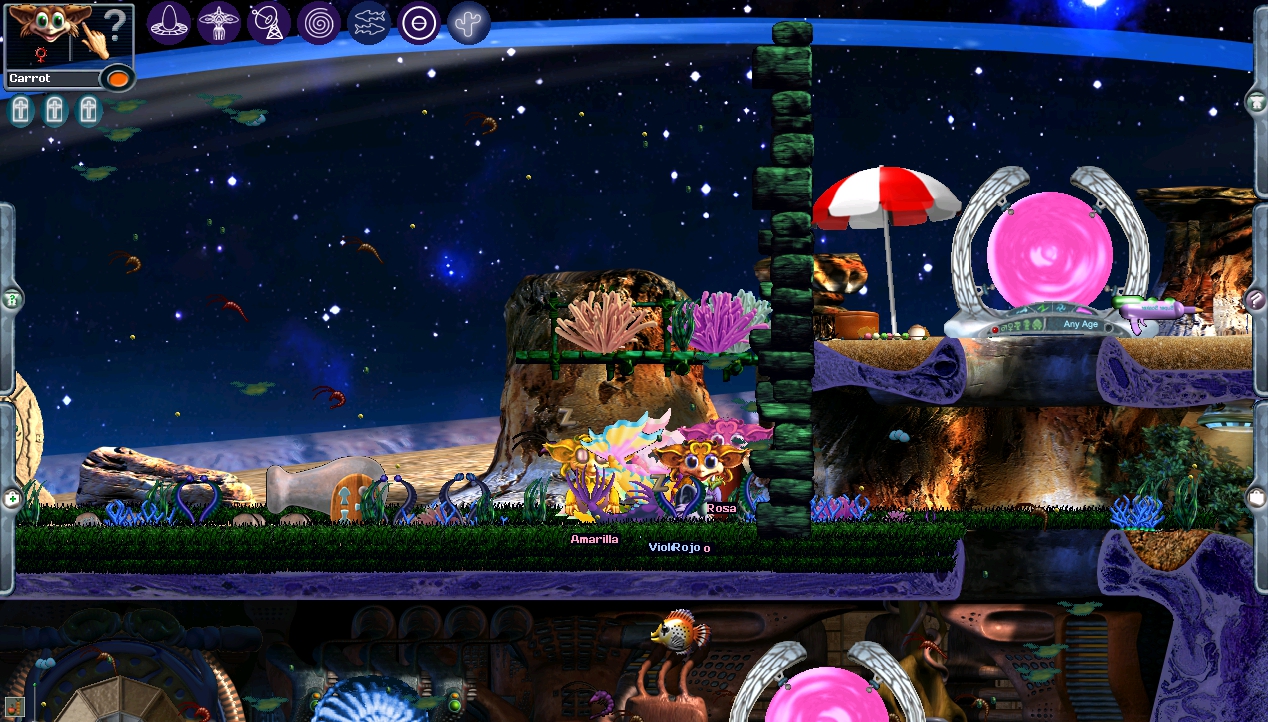The image size is (1268, 722).
Task: Open the right-edge inventory bag tab
Action: pyautogui.click(x=1257, y=496)
